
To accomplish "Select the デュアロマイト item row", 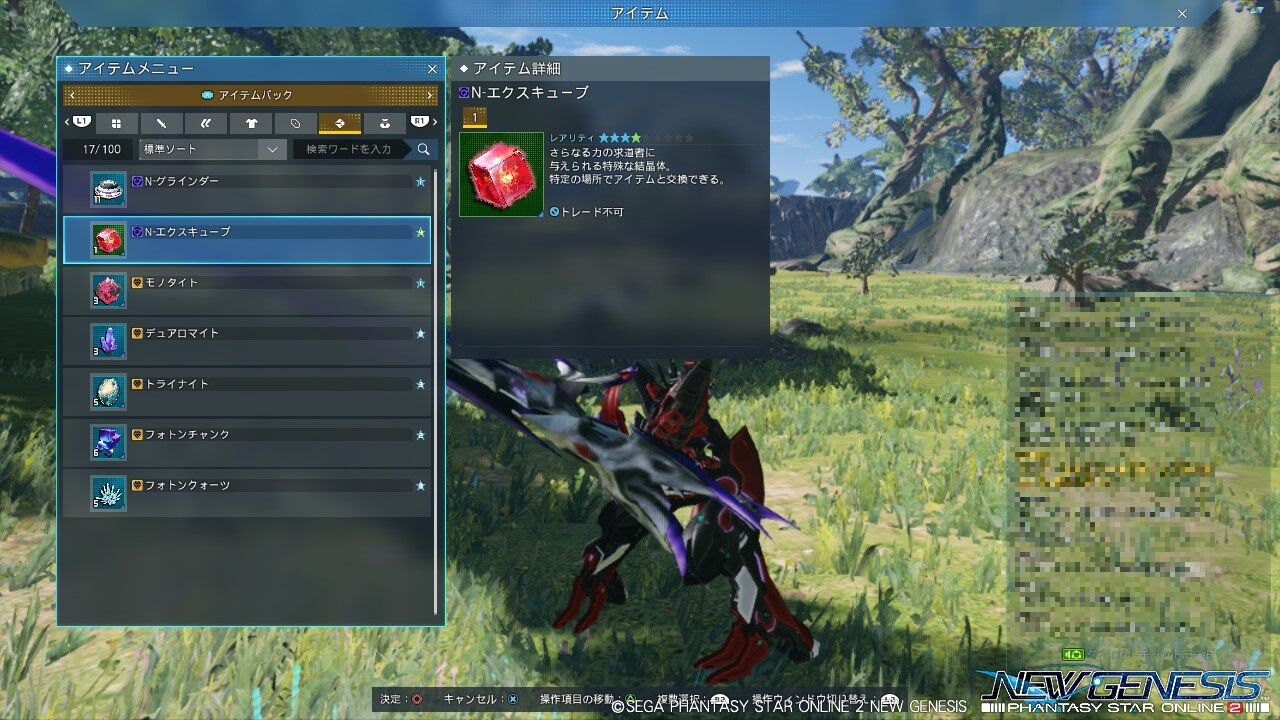I will tap(250, 335).
